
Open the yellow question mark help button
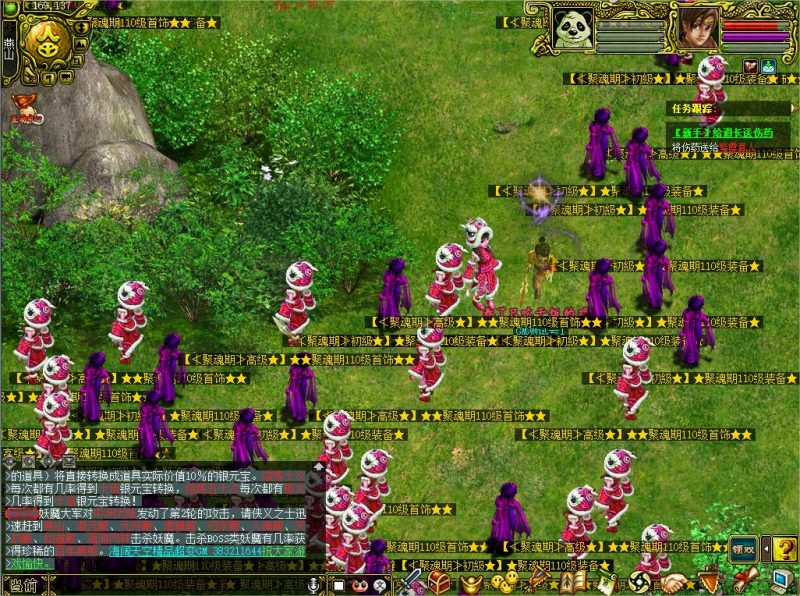[785, 548]
